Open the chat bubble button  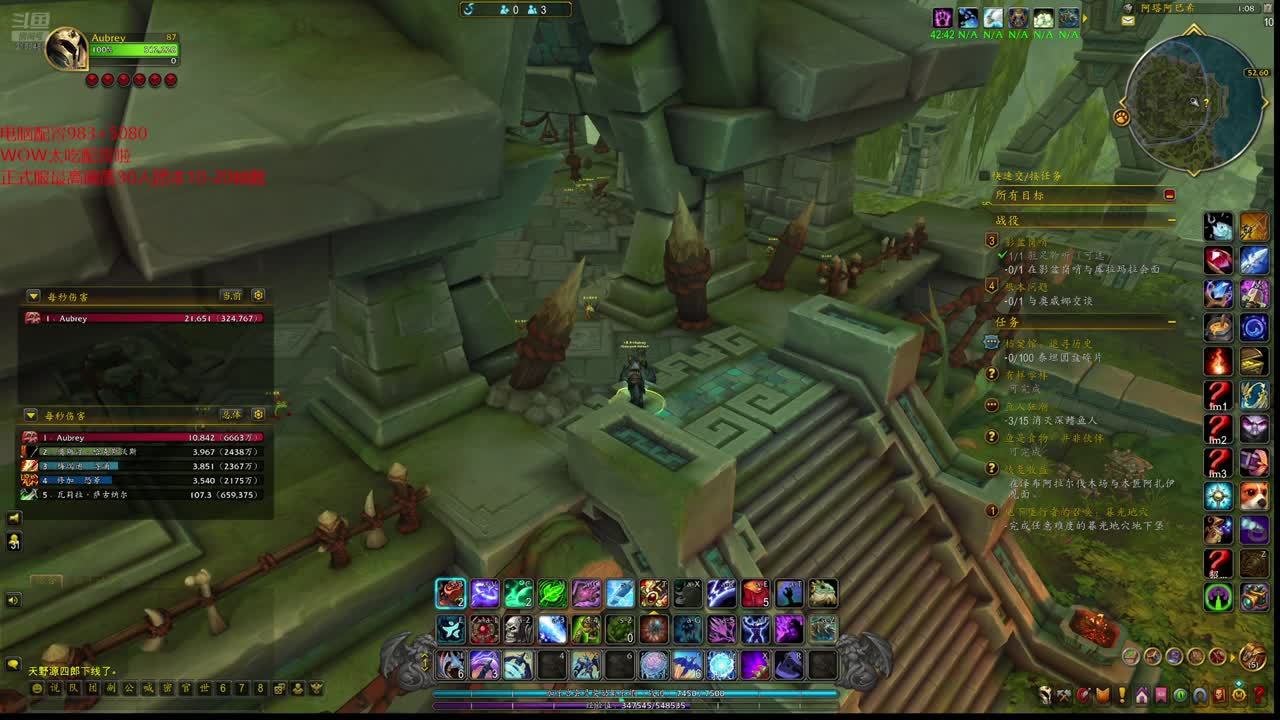[x=13, y=664]
